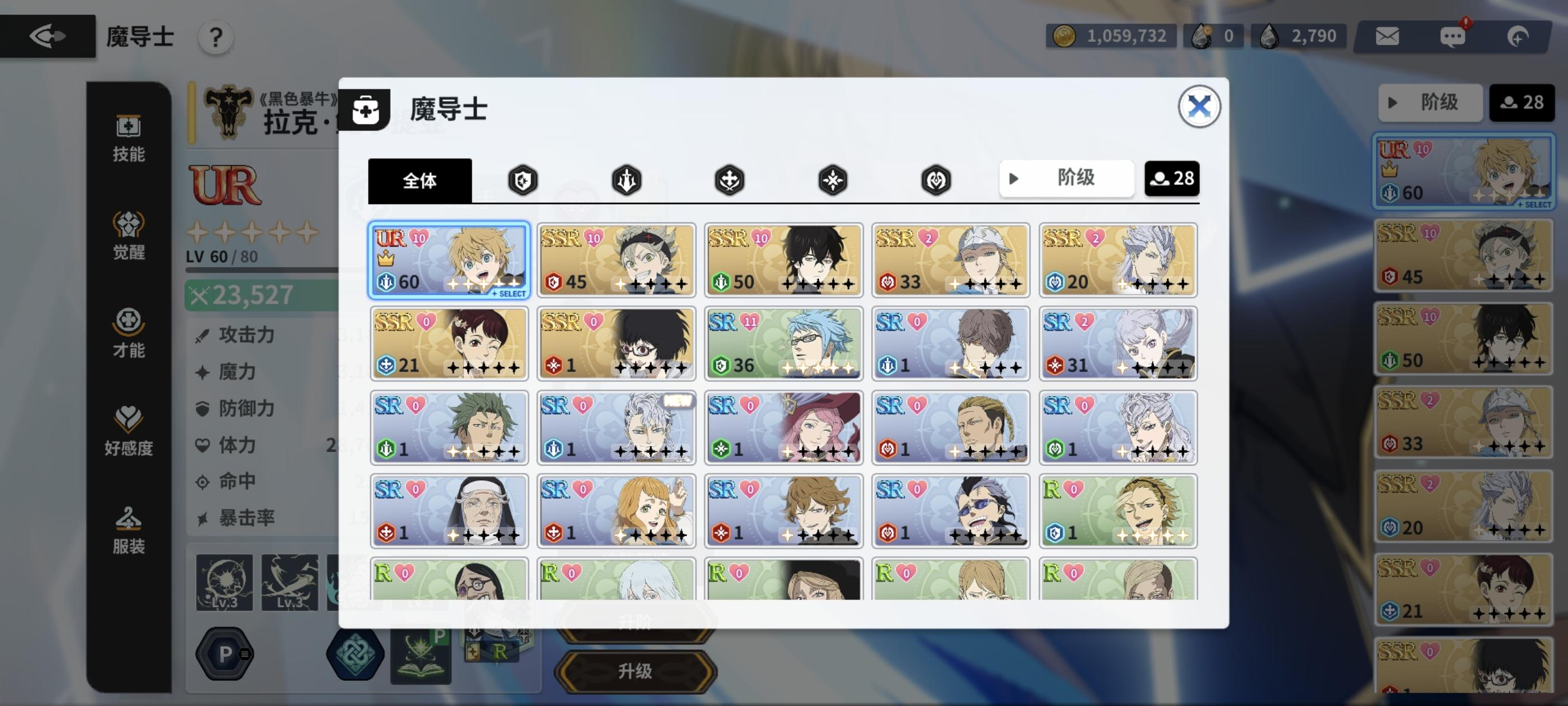Image resolution: width=1568 pixels, height=706 pixels.
Task: Filter characters by the shield element icon
Action: click(x=523, y=181)
